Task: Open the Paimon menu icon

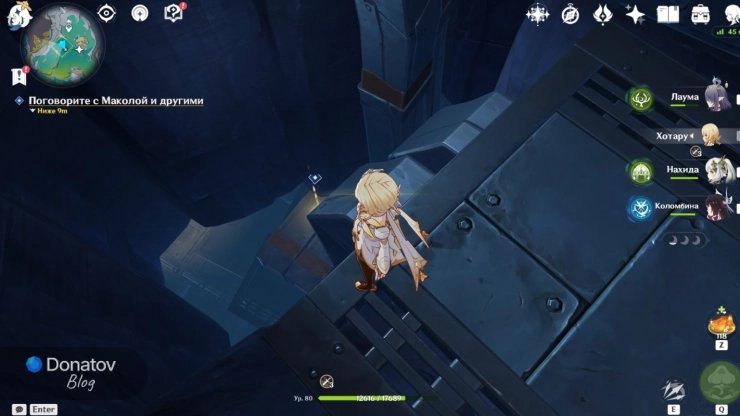Action: 15,15
